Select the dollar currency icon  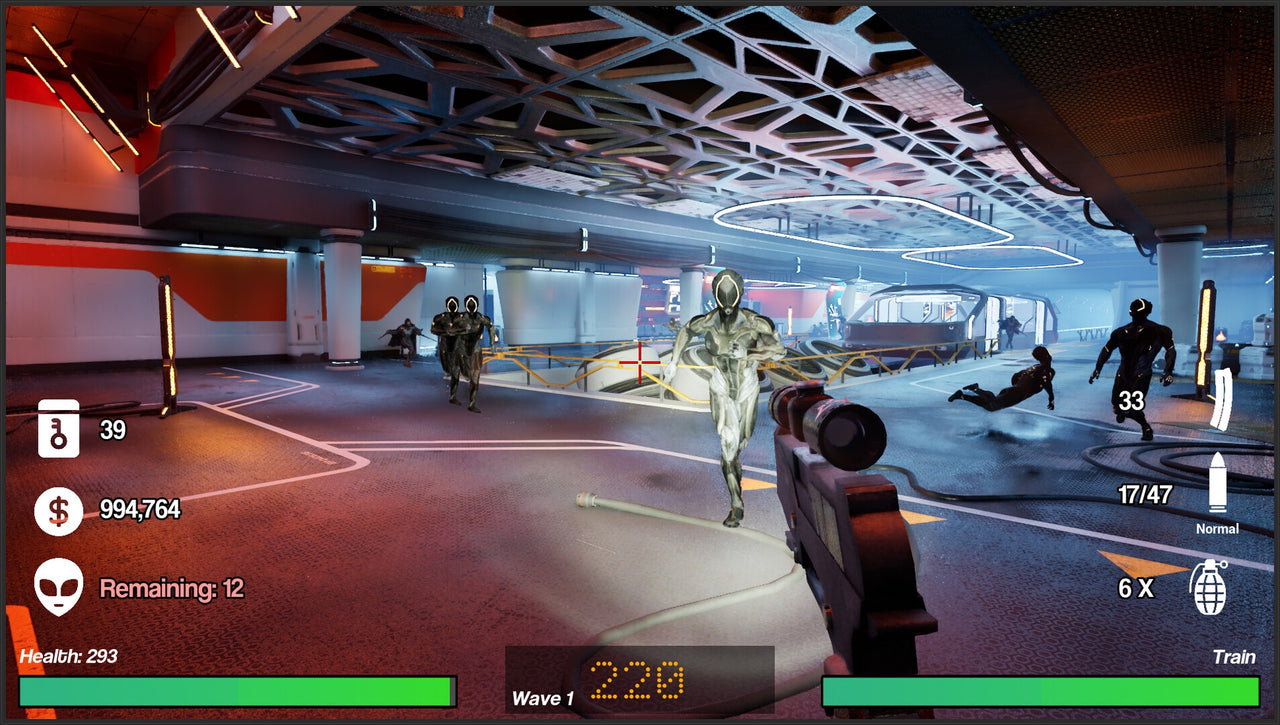point(57,511)
